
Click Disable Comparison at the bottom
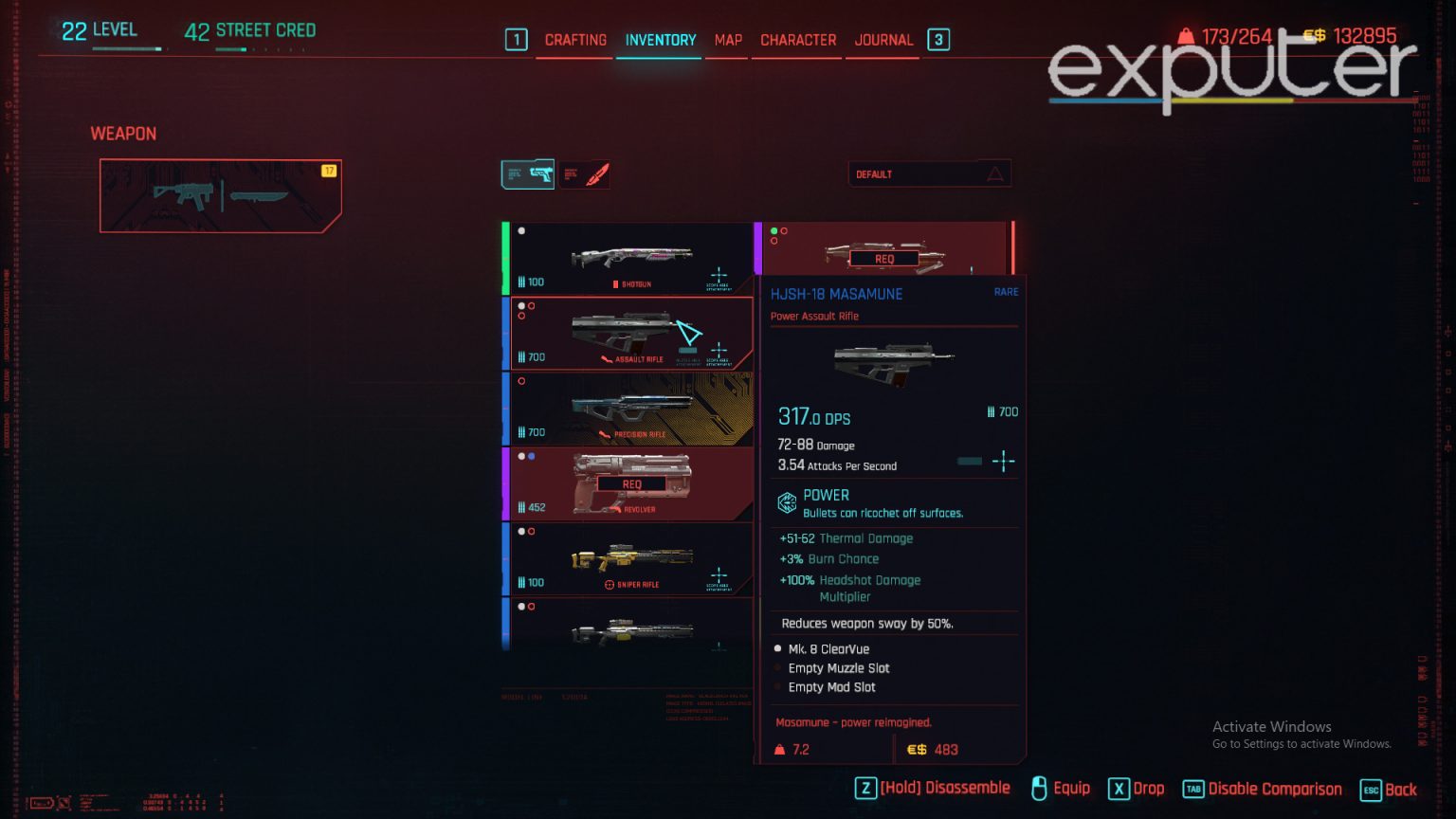1275,788
